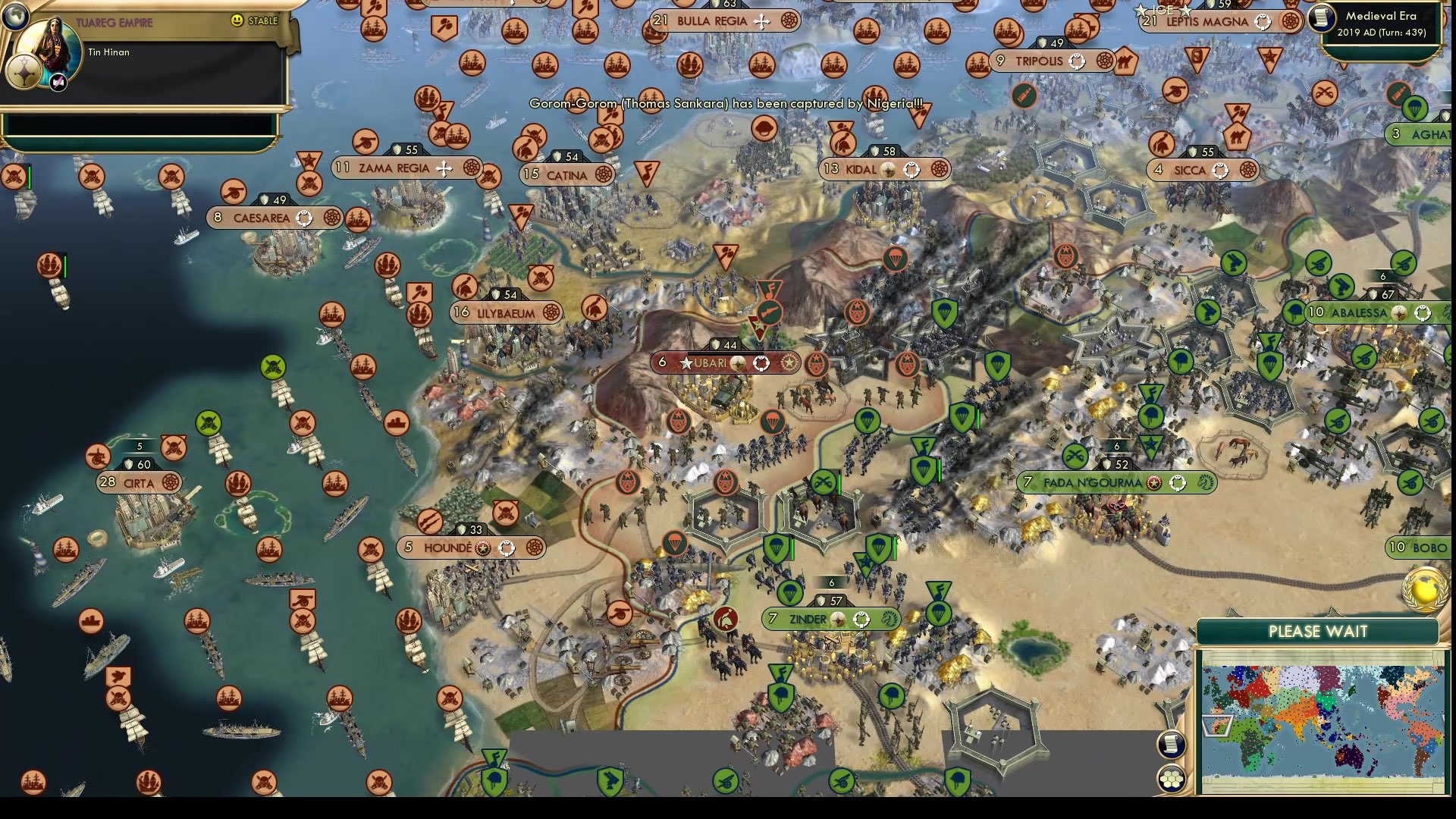The height and width of the screenshot is (819, 1456).
Task: Click the religion icon on Ubari's banner
Action: click(760, 363)
